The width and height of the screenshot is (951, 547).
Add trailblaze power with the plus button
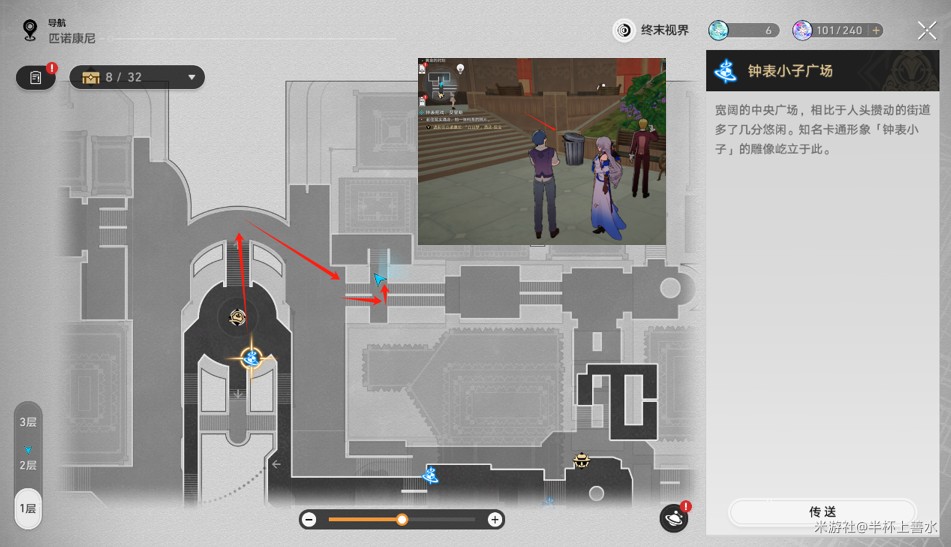tap(876, 31)
